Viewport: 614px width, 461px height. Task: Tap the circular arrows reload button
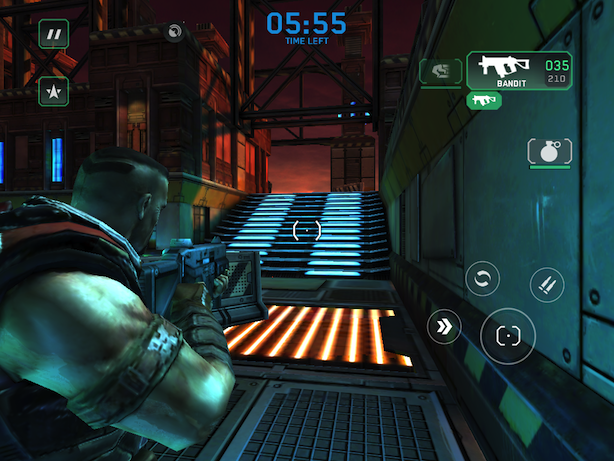coord(482,278)
